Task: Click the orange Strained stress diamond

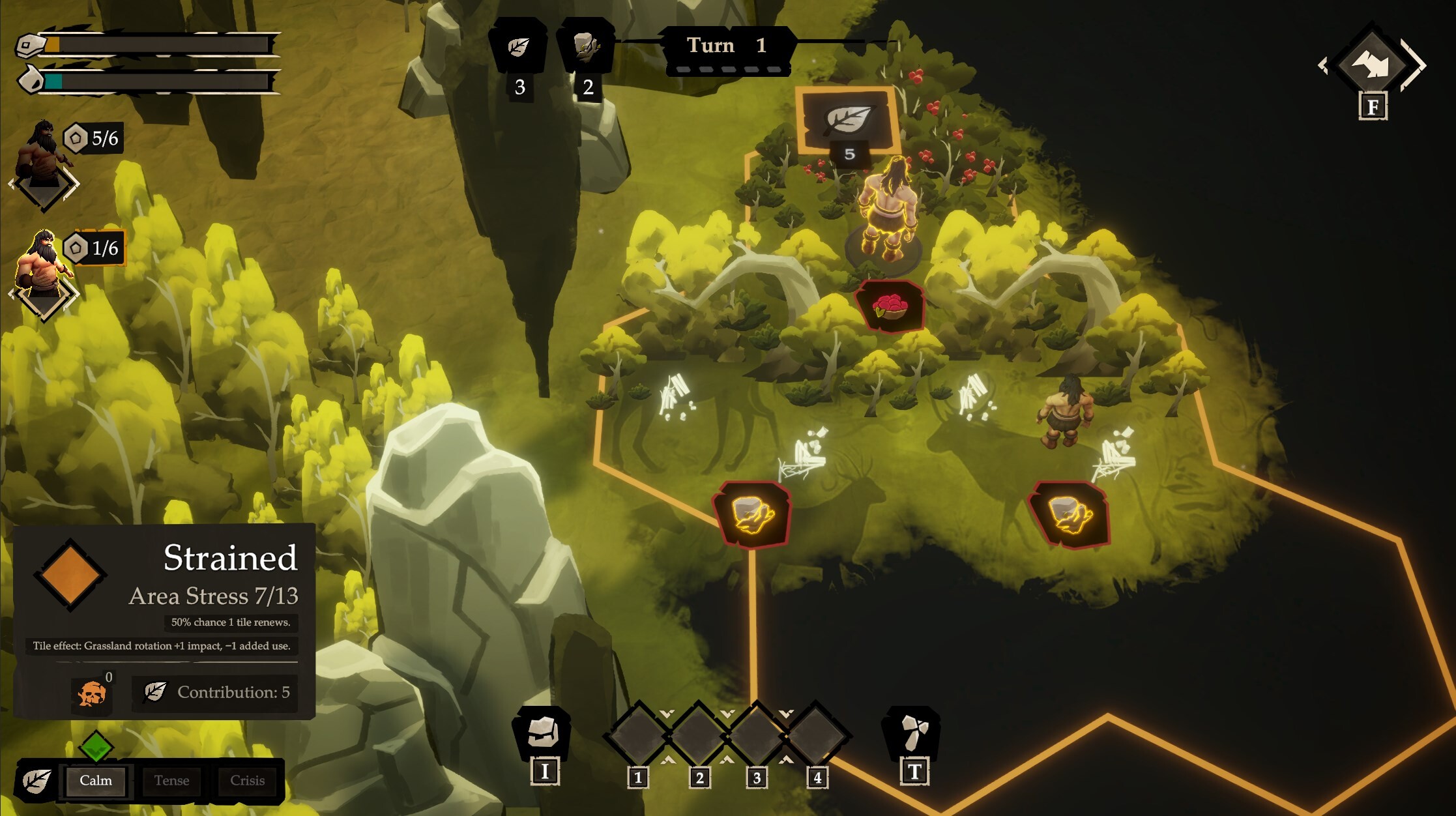Action: [x=70, y=575]
